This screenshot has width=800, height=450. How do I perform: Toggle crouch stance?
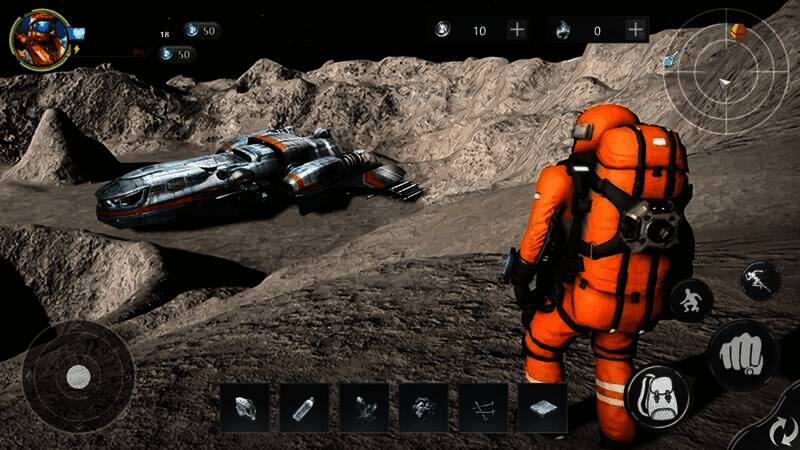pos(691,300)
